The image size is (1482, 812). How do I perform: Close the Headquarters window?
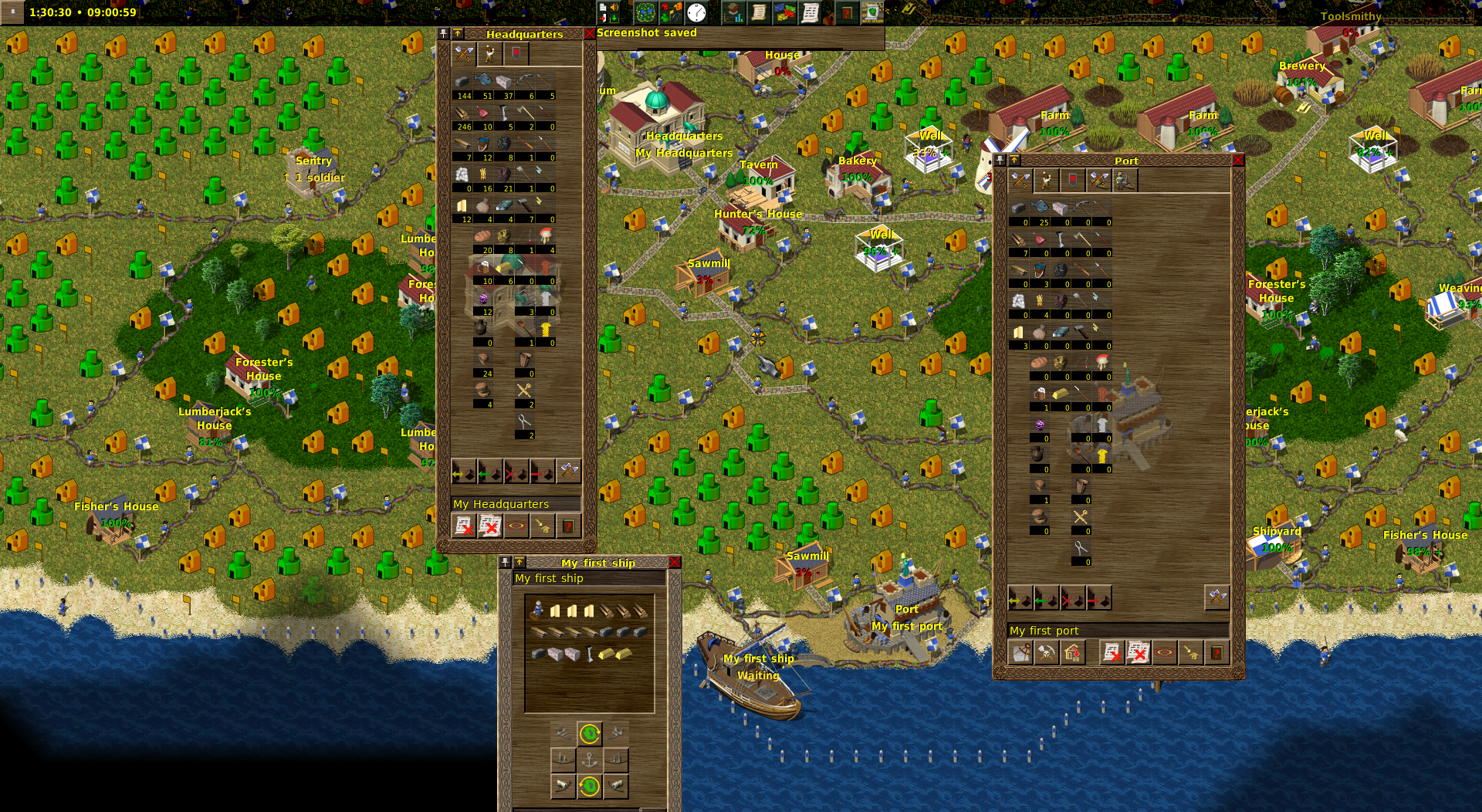(x=590, y=33)
